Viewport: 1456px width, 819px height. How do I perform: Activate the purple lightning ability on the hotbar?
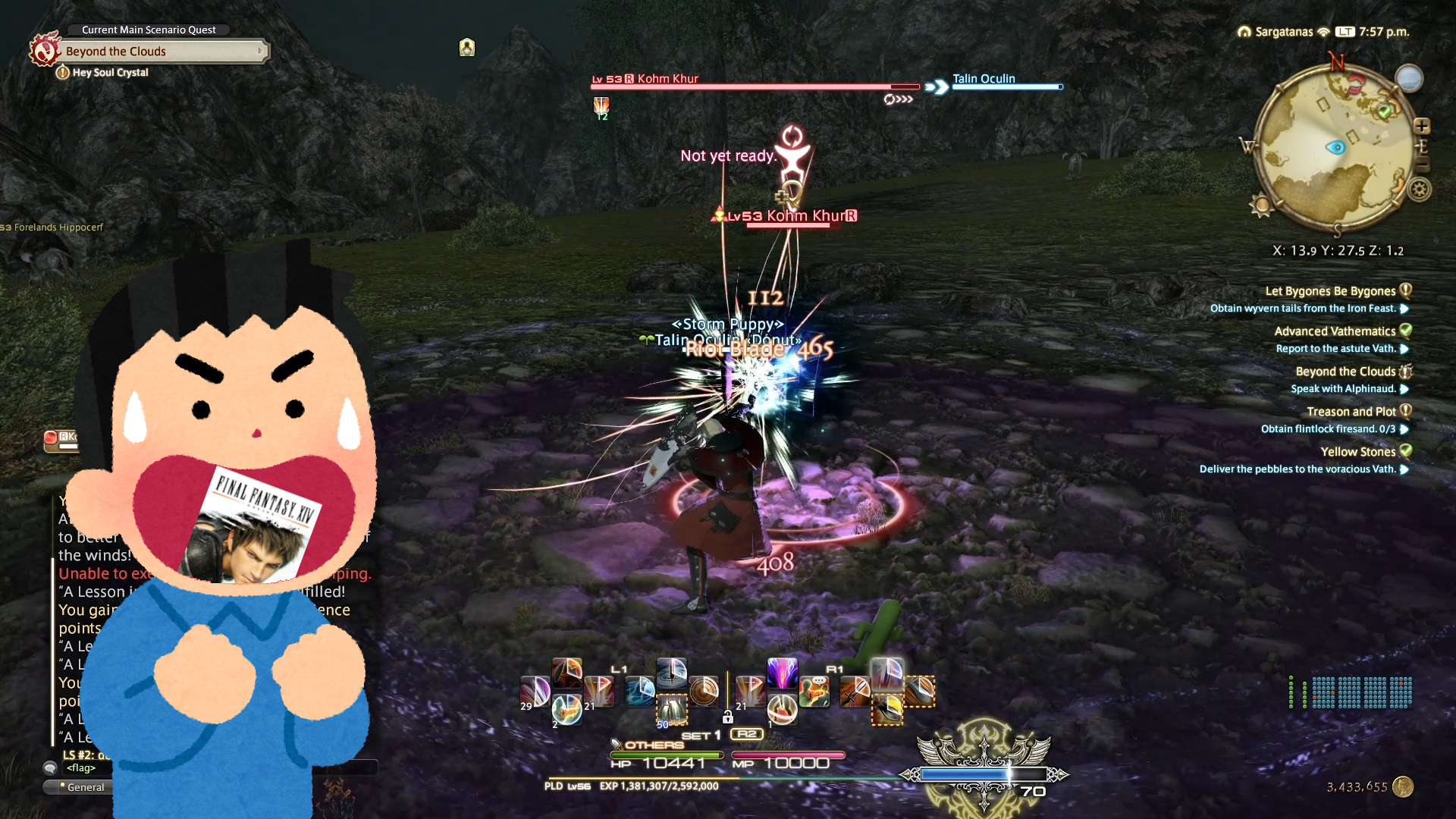pyautogui.click(x=782, y=673)
